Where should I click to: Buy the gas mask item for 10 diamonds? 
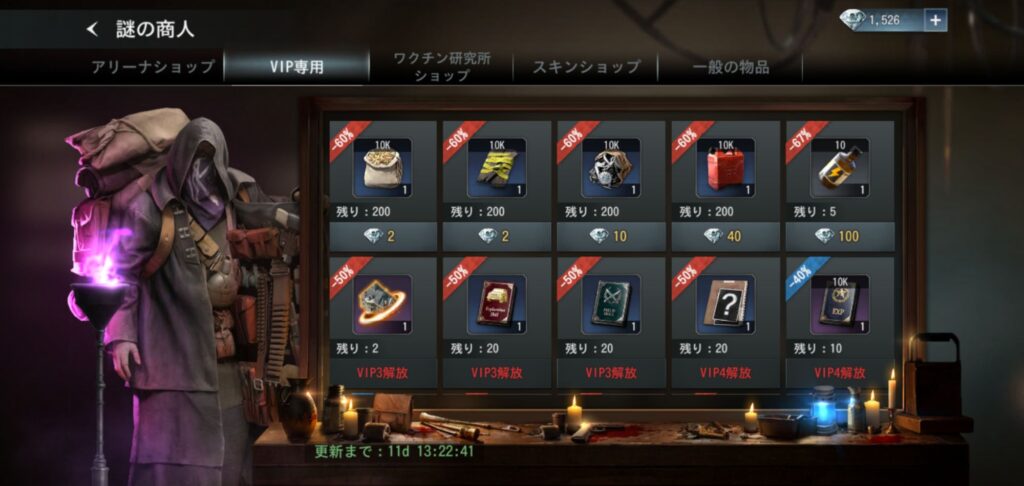[x=611, y=236]
